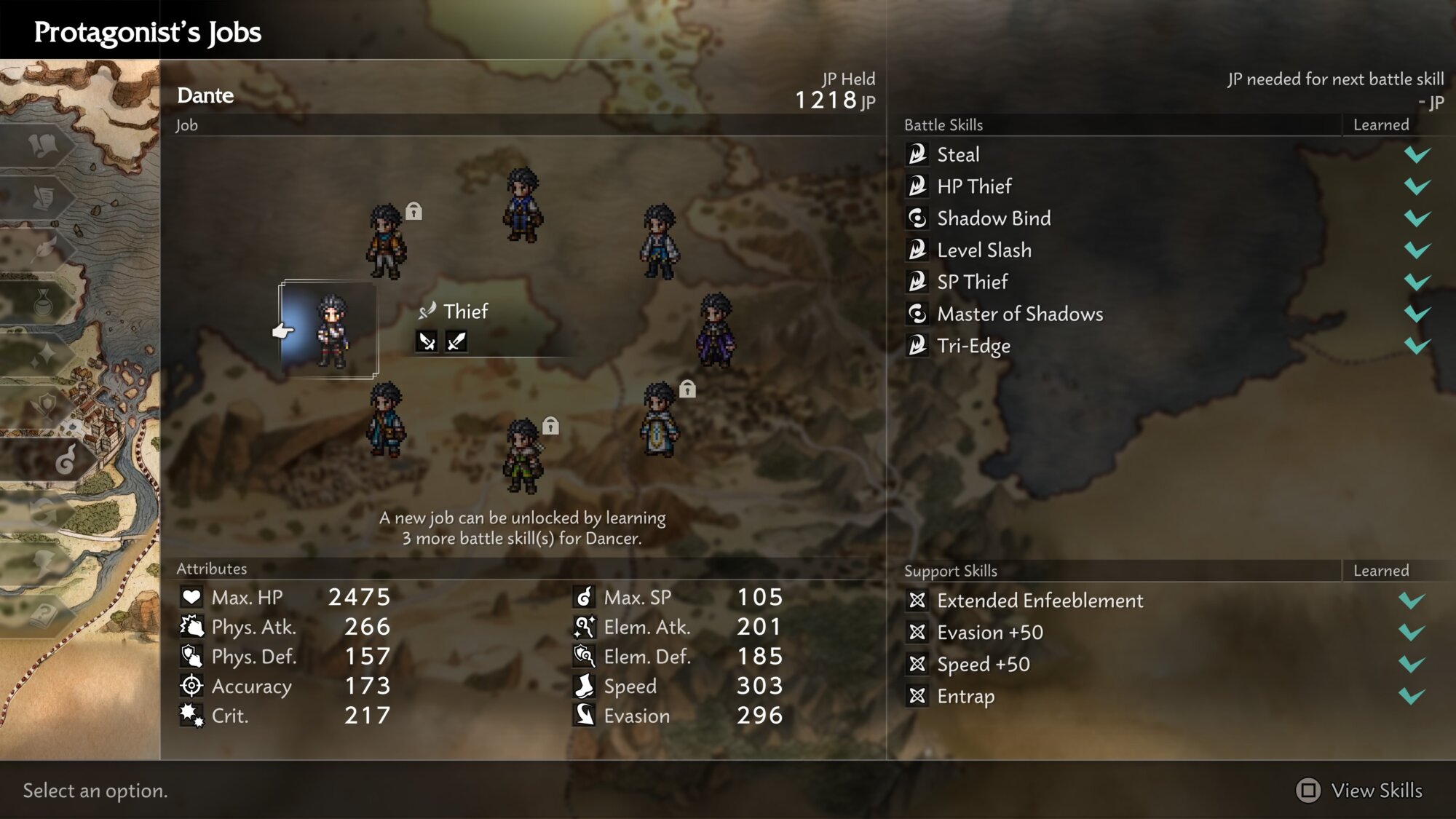Select the Tri-Edge battle skill

click(x=973, y=346)
